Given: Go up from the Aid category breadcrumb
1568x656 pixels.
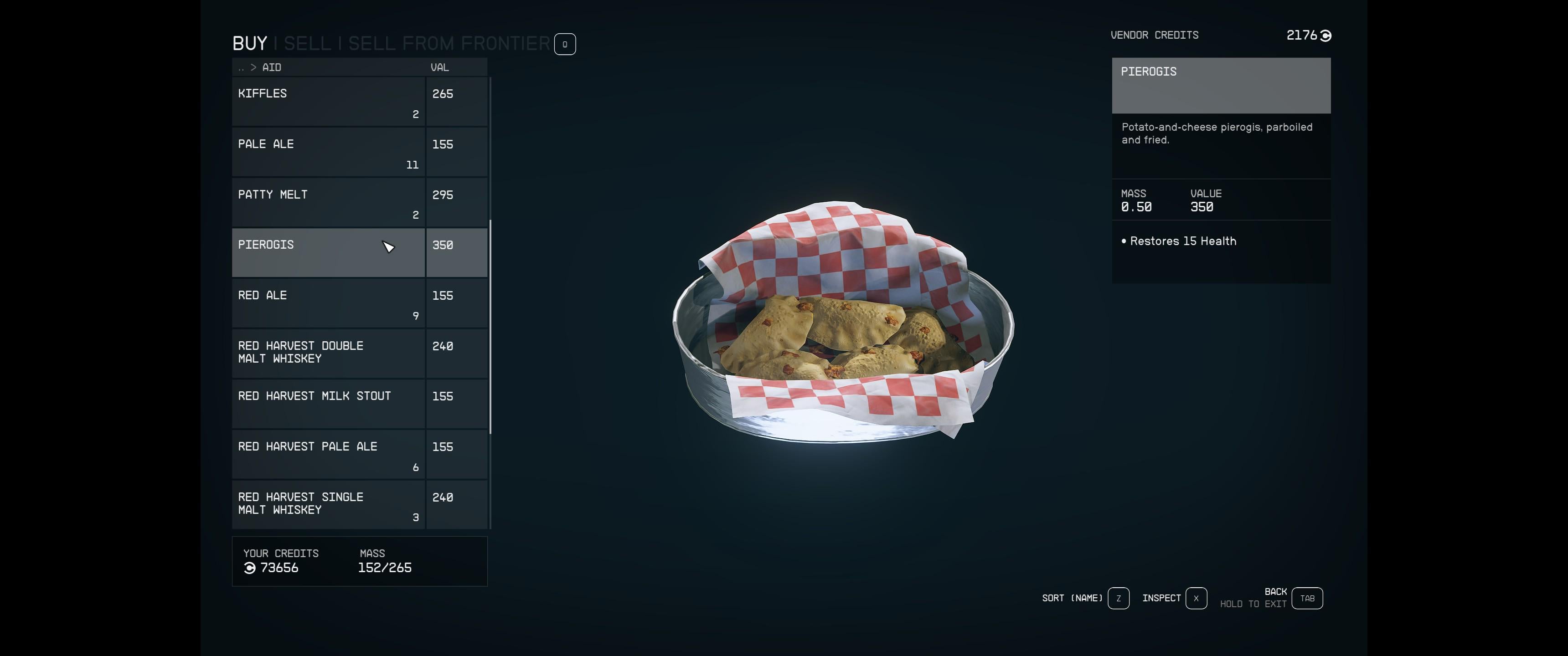Looking at the screenshot, I should 242,67.
